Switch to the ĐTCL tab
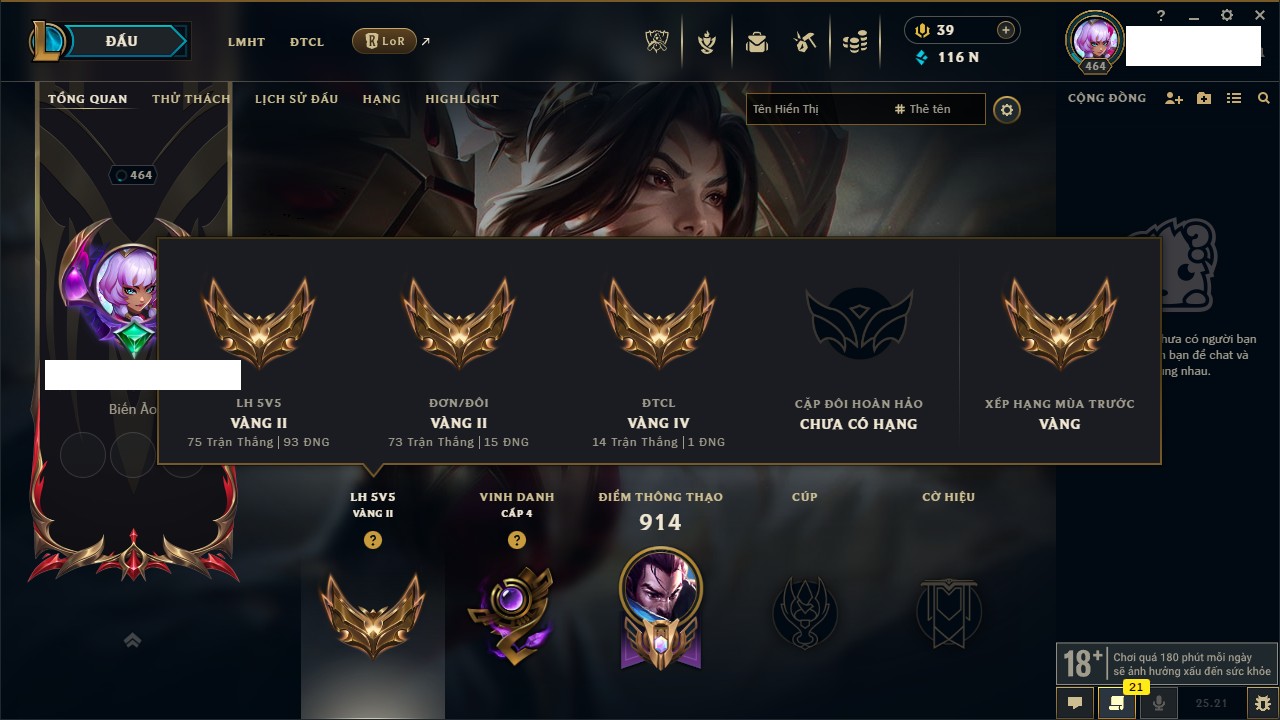 coord(307,42)
